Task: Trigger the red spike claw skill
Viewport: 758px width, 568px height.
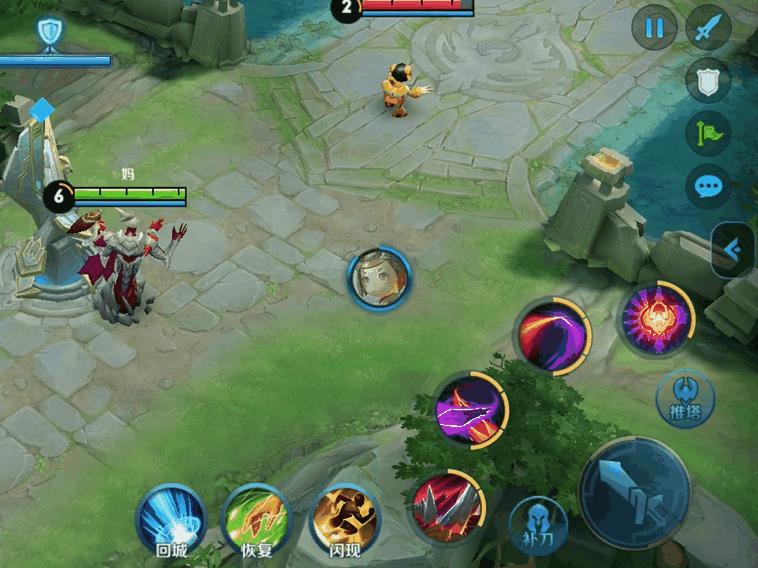Action: [446, 507]
